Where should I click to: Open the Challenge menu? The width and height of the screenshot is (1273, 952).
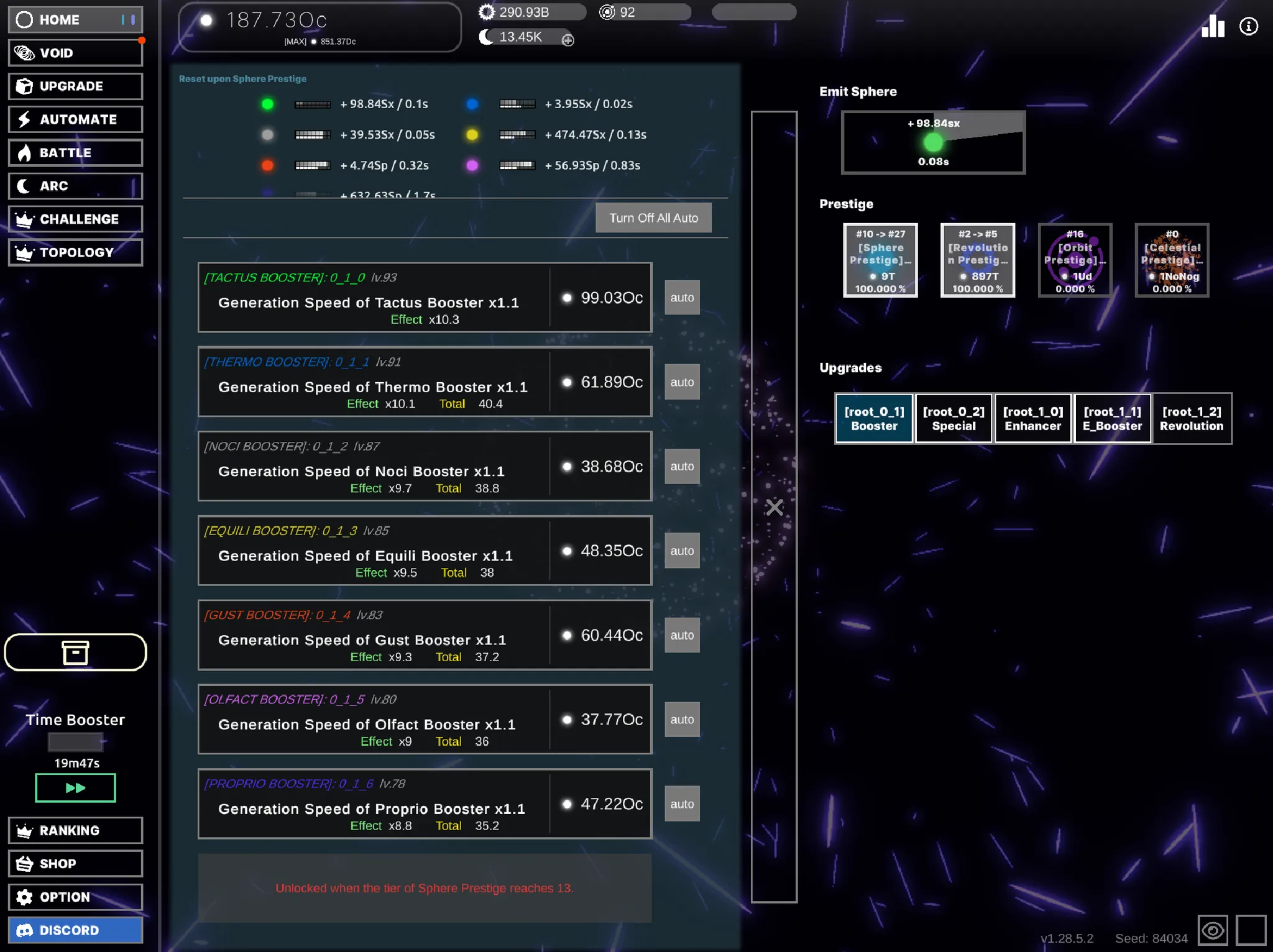coord(75,219)
